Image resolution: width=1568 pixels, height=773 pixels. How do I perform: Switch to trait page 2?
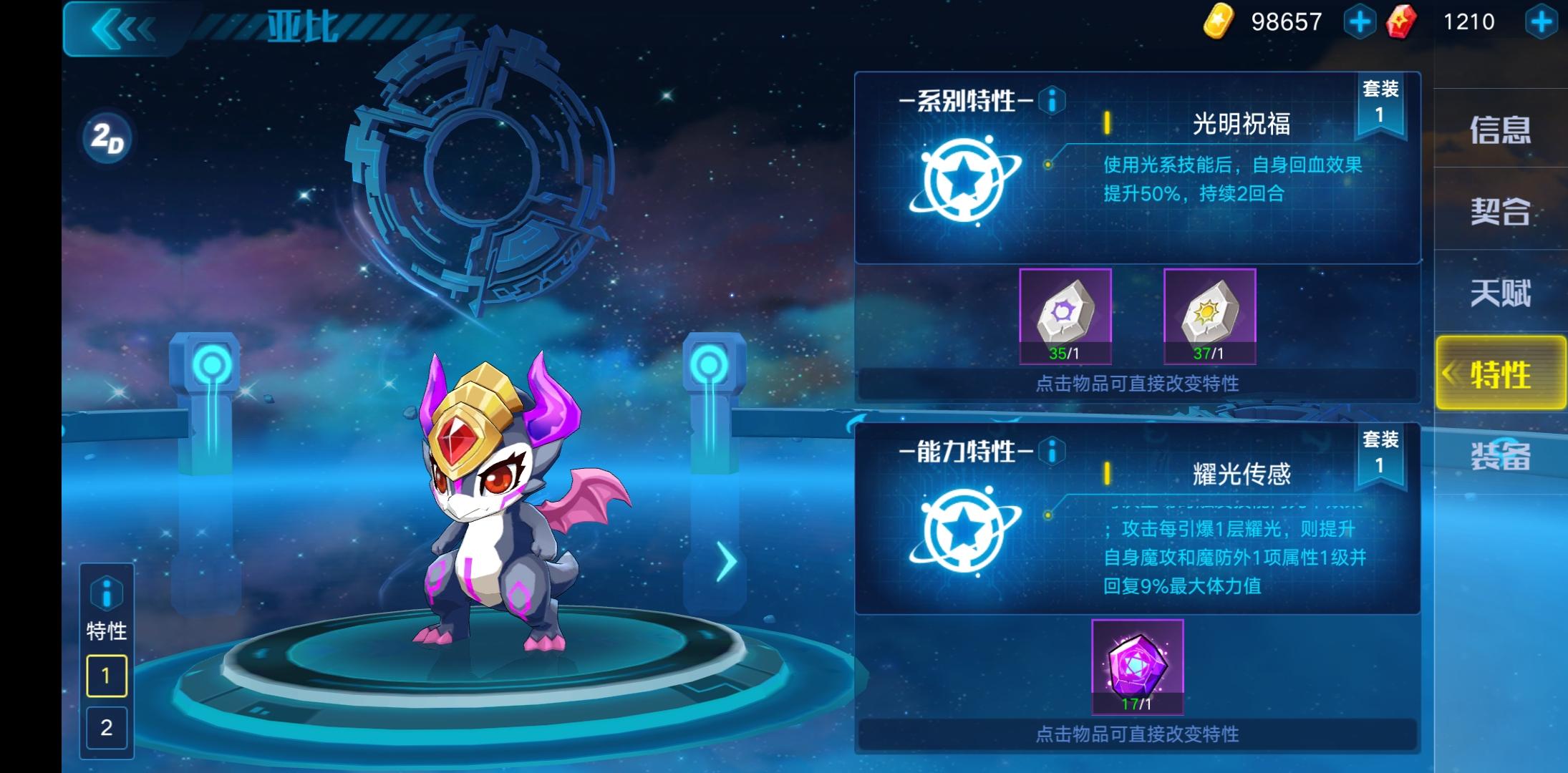106,729
